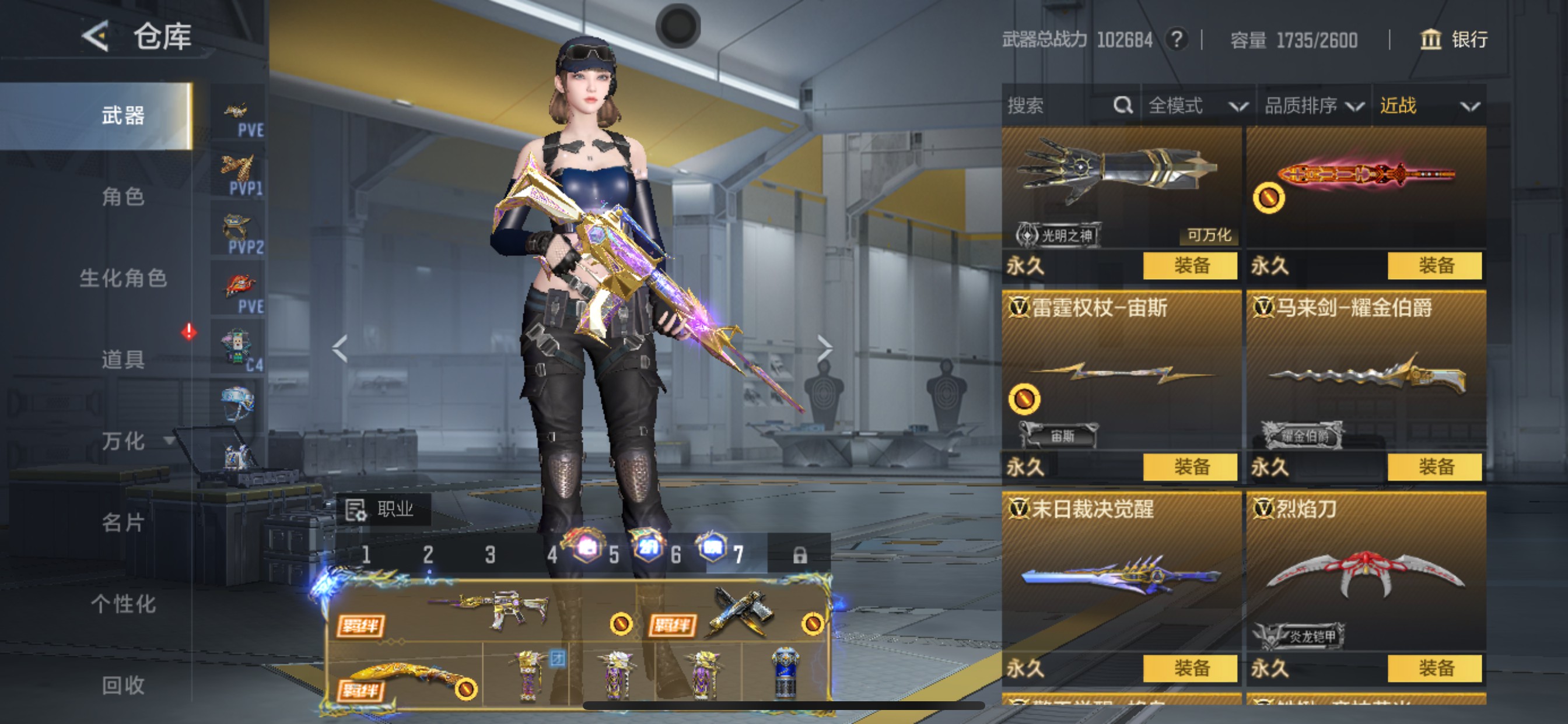Select the 末日裁决觉醒 weapon card
Viewport: 1568px width, 724px height.
click(x=1121, y=572)
